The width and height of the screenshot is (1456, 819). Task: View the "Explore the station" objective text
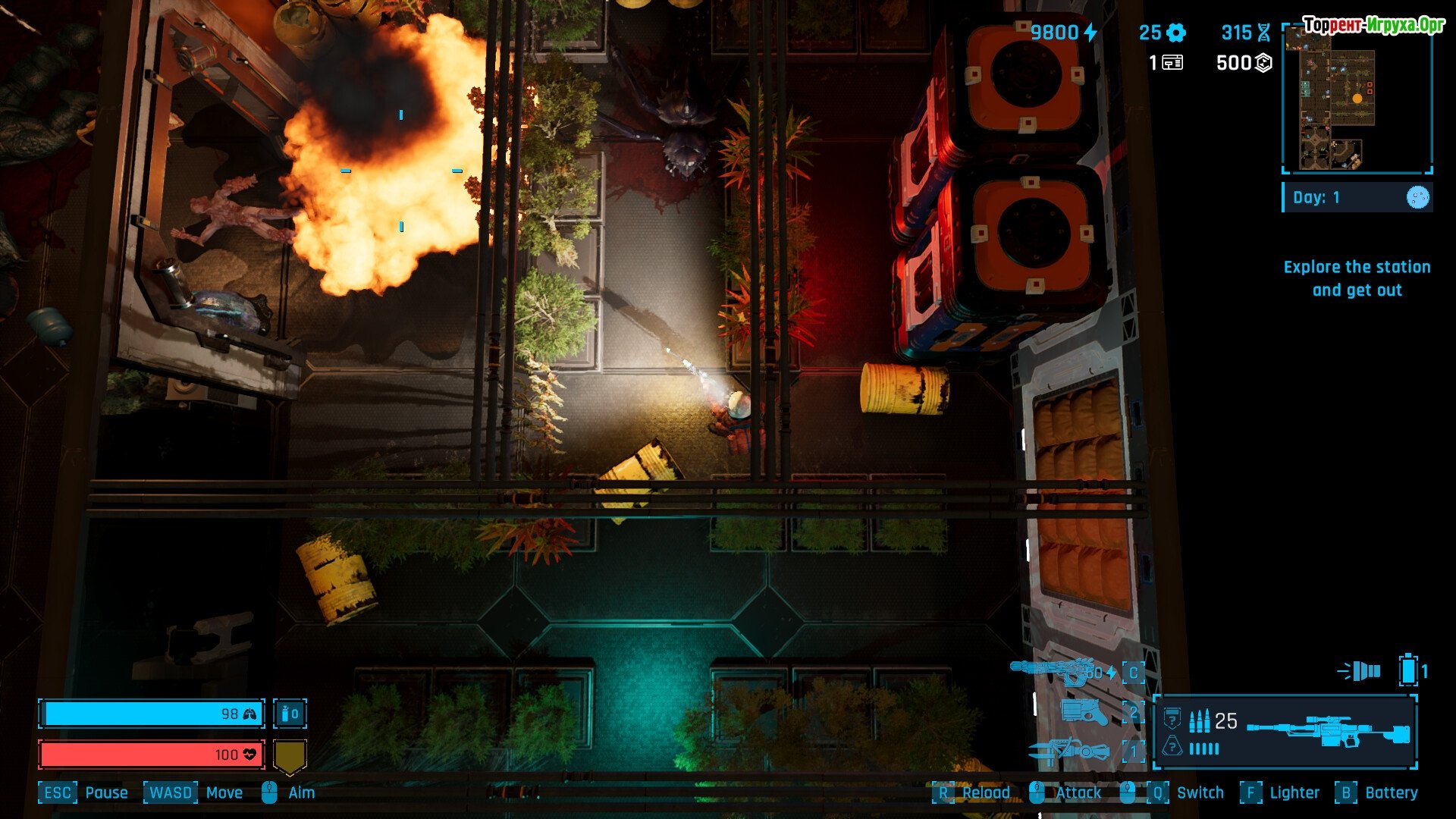click(1357, 278)
